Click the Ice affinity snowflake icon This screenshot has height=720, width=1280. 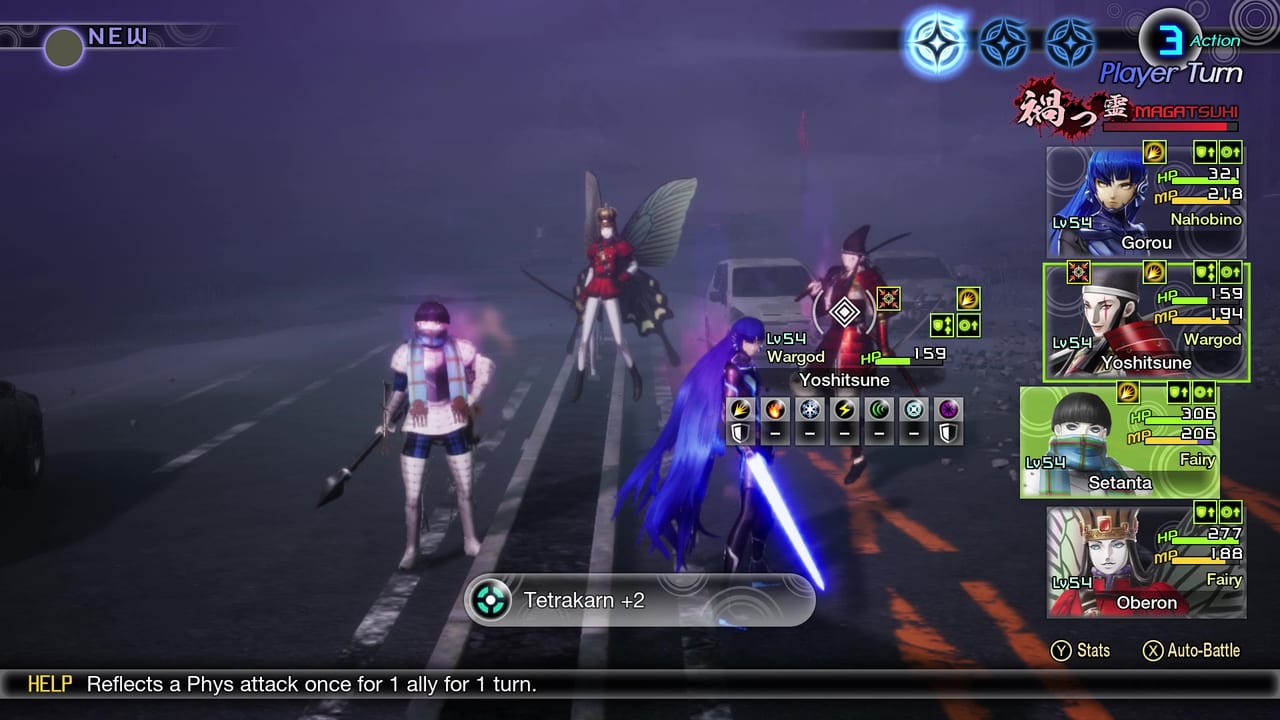(808, 410)
